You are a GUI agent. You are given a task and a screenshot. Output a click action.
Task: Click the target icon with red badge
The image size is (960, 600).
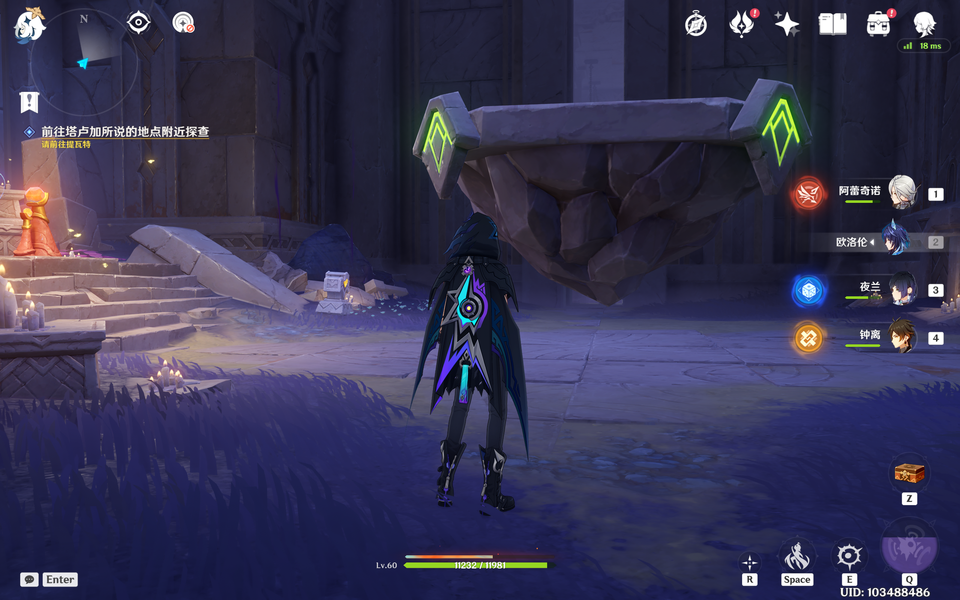tap(183, 22)
